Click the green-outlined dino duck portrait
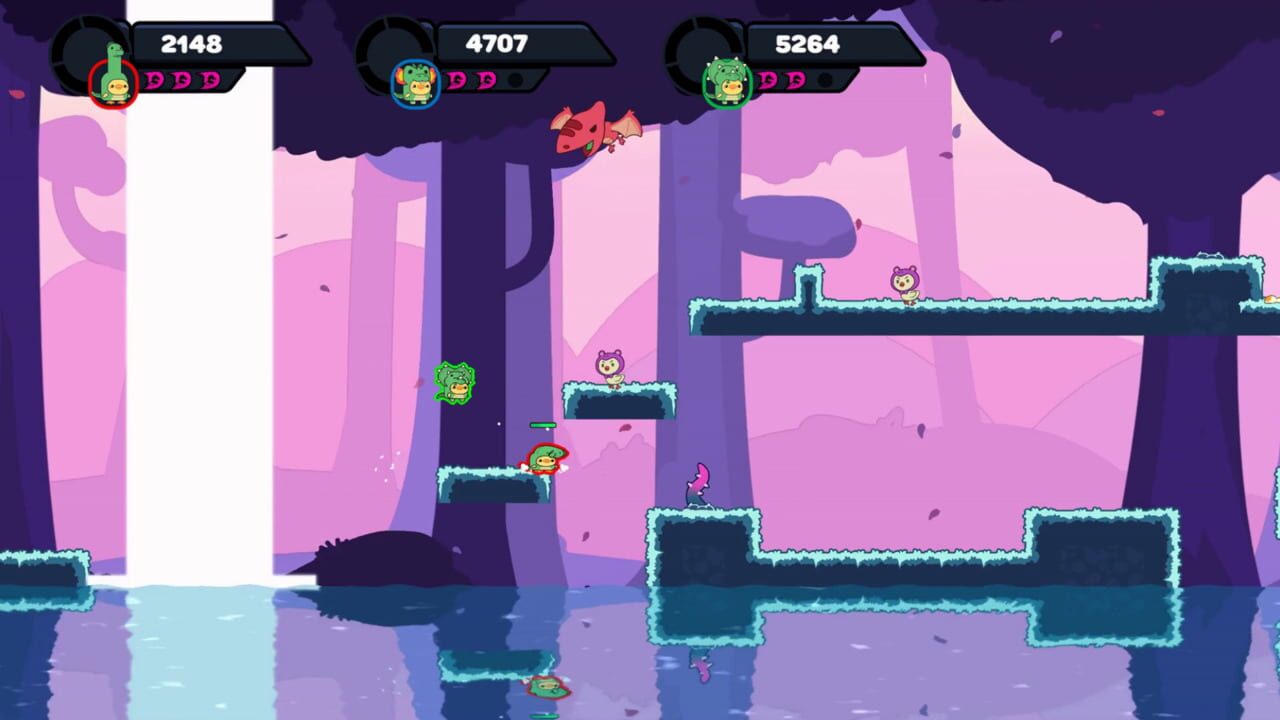 (x=726, y=83)
